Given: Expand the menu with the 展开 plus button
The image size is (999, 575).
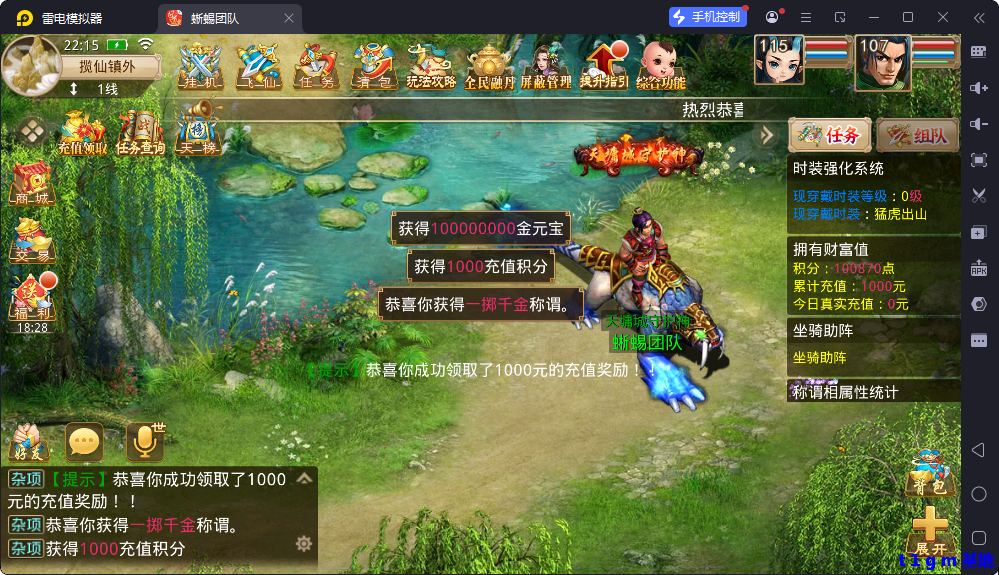Looking at the screenshot, I should (x=930, y=531).
